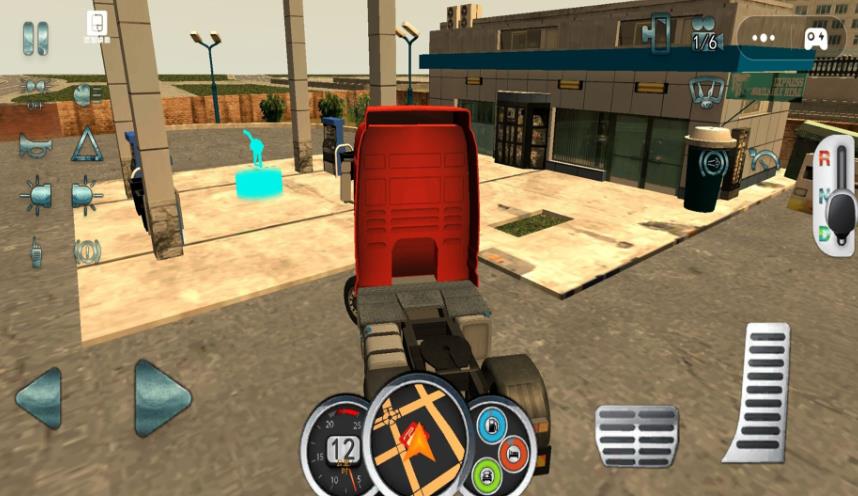Activate the left turn signal light
858x496 pixels.
click(35, 194)
